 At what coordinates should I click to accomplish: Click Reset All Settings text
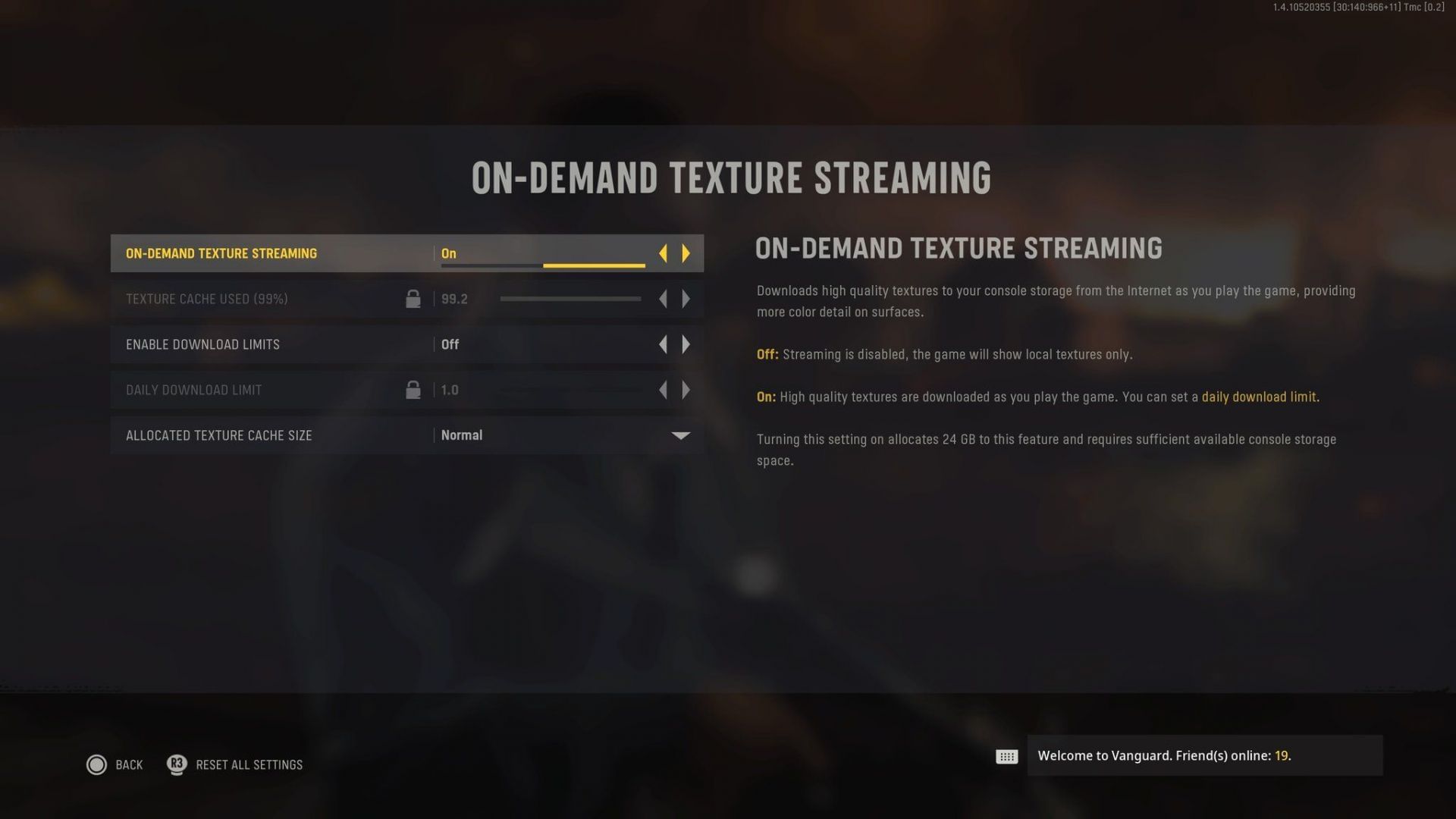click(x=250, y=764)
